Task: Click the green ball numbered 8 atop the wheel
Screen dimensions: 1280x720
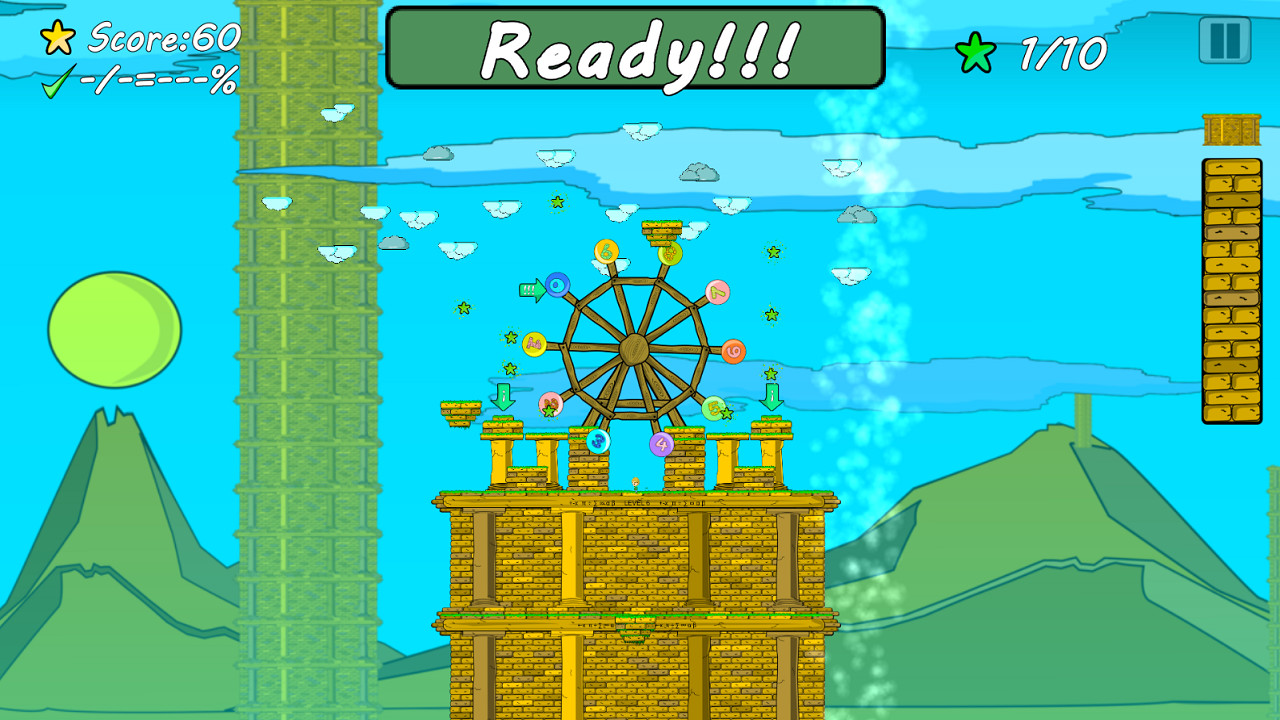Action: click(668, 252)
